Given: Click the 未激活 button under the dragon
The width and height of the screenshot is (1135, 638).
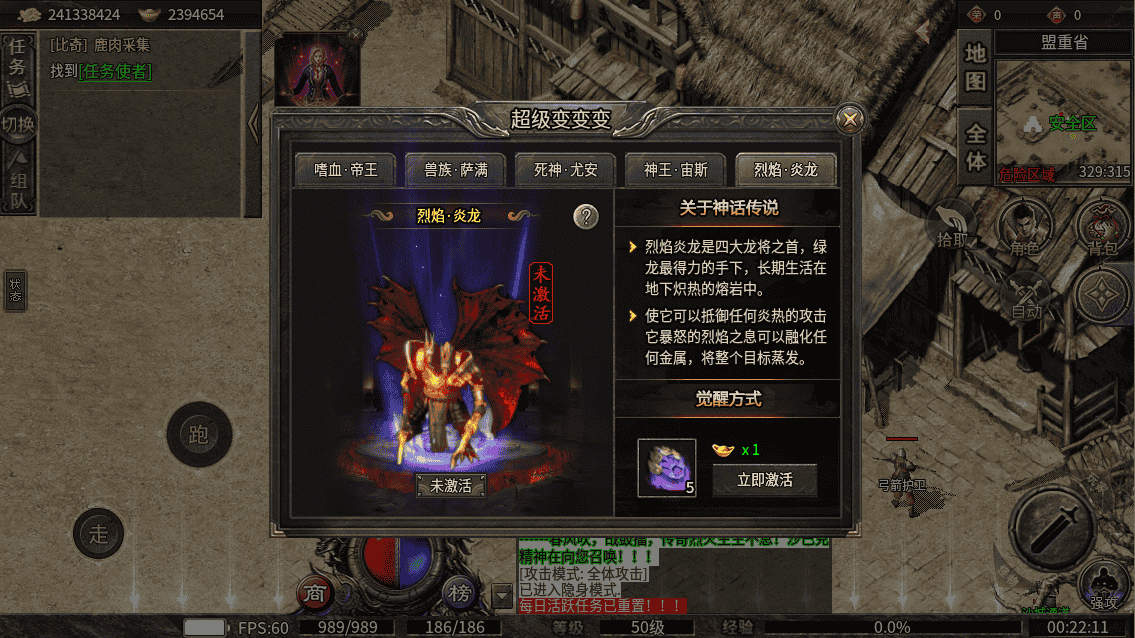Looking at the screenshot, I should pos(450,486).
